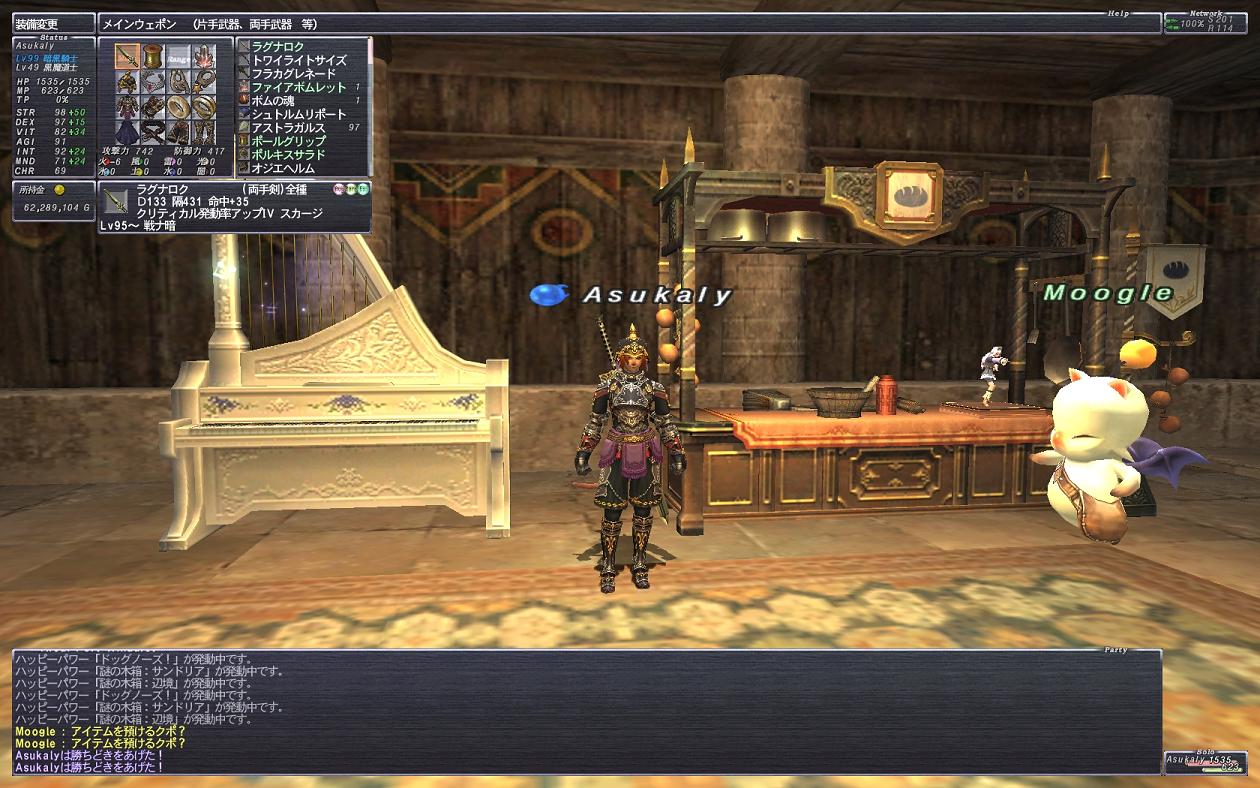The image size is (1260, 788).
Task: Select the main weapon equipment slot
Action: 127,56
